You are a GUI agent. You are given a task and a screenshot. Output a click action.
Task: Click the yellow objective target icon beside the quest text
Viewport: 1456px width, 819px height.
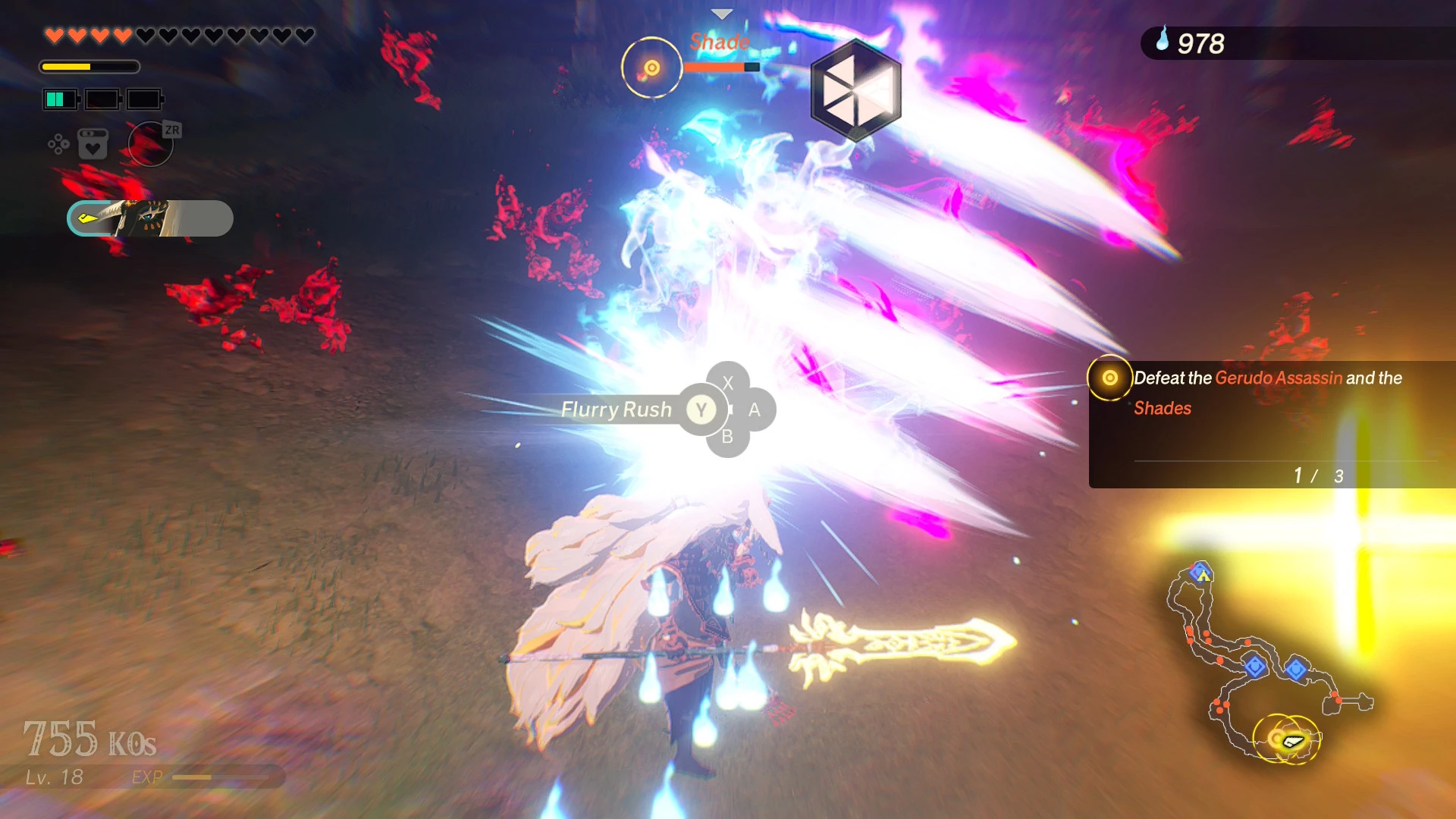pos(1109,377)
